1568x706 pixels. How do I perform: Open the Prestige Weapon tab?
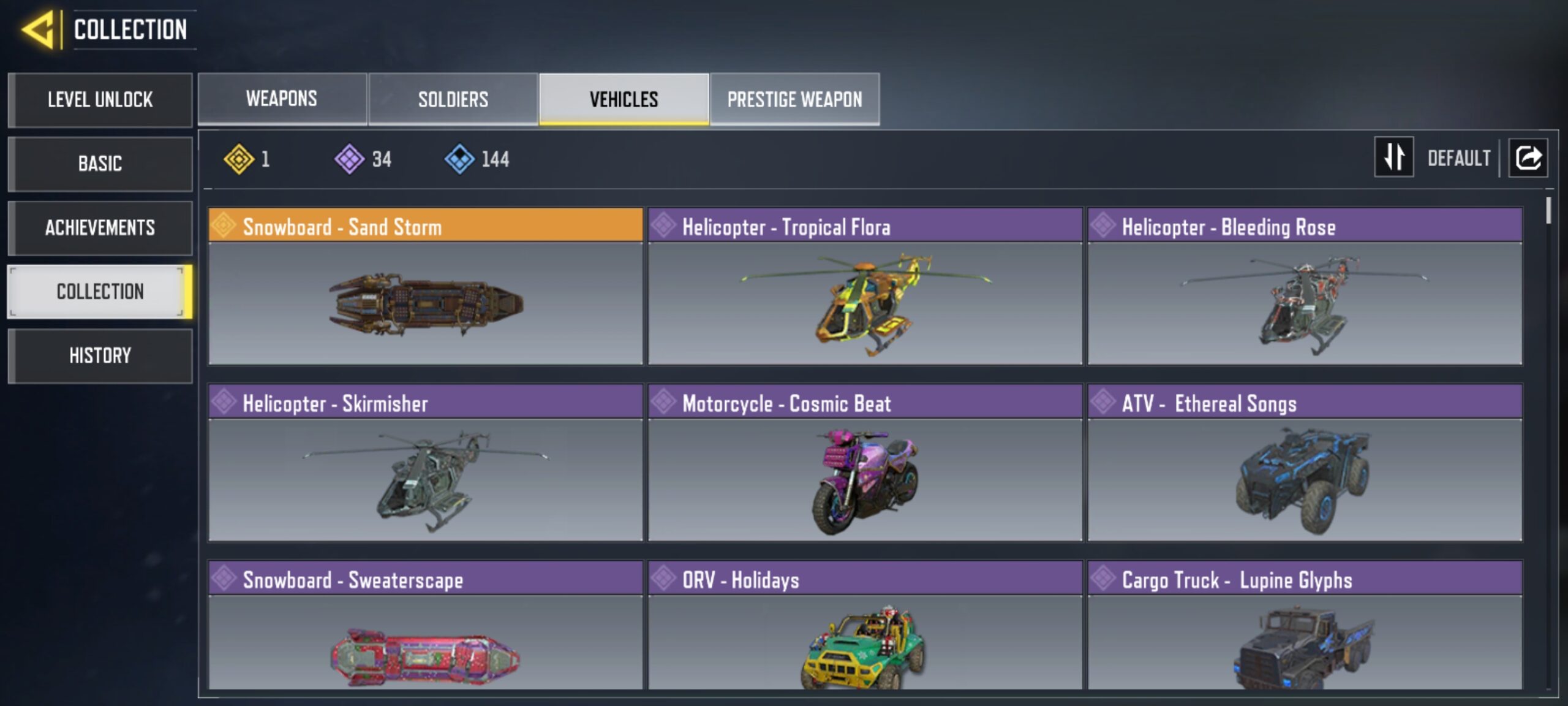coord(795,98)
